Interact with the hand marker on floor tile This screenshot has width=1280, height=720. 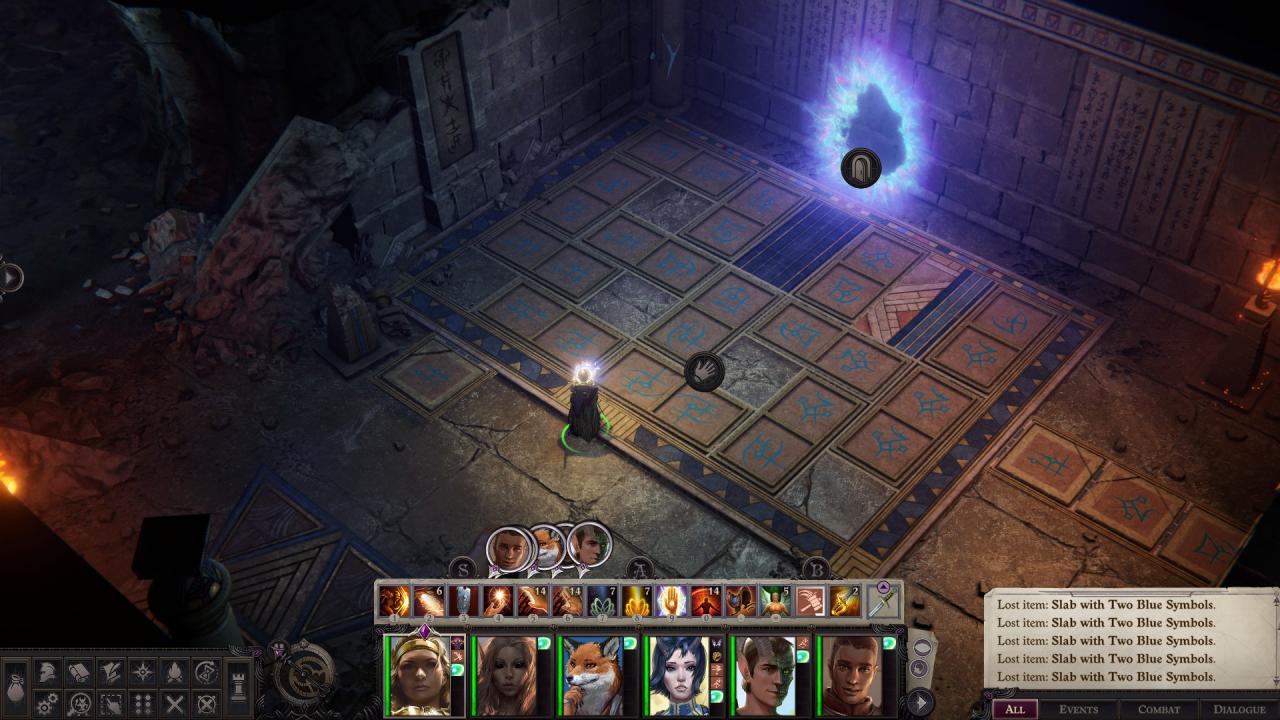(x=704, y=372)
